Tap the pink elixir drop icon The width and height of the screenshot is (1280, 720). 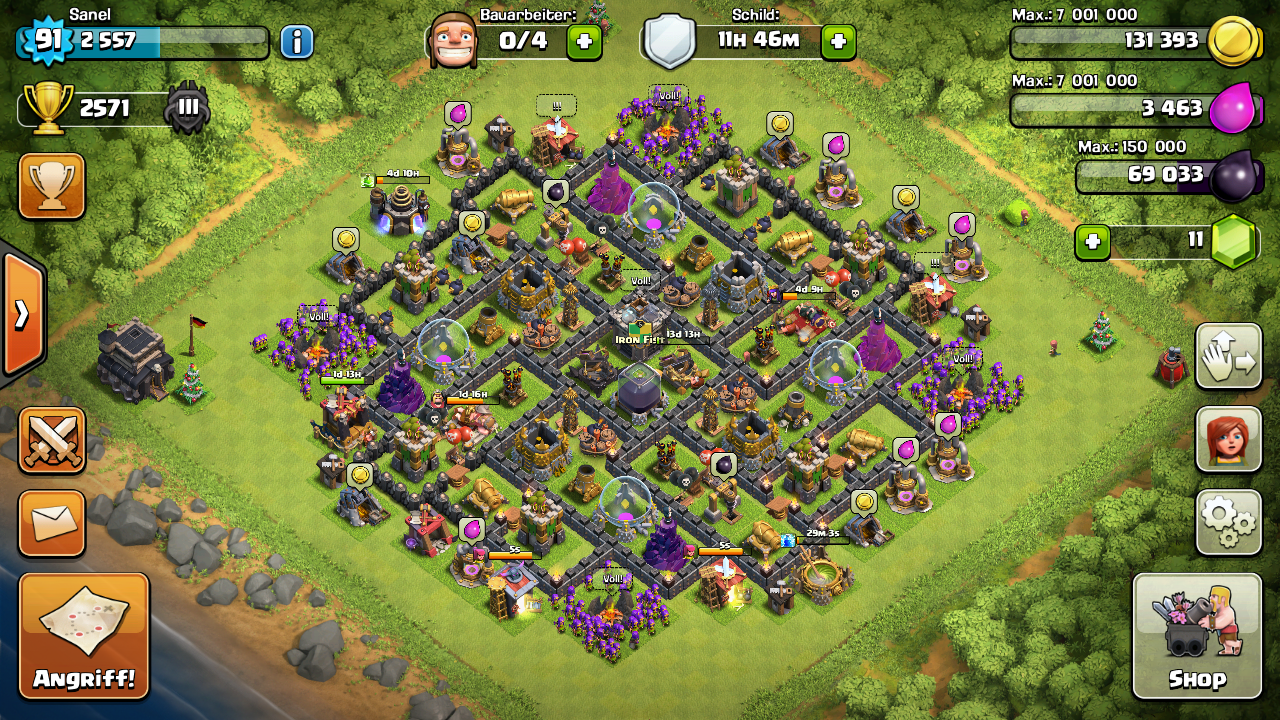pyautogui.click(x=1232, y=109)
